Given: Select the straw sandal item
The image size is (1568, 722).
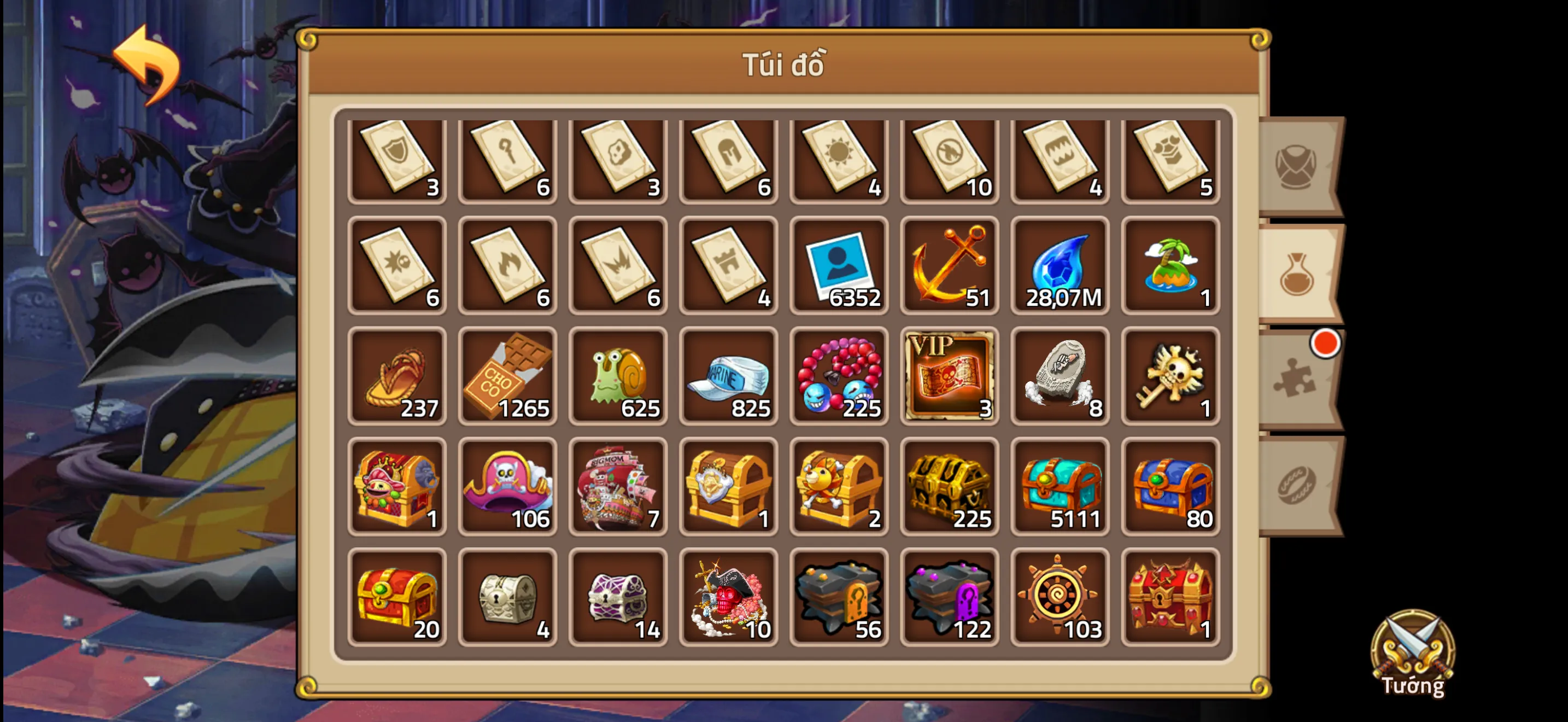Looking at the screenshot, I should click(x=397, y=376).
